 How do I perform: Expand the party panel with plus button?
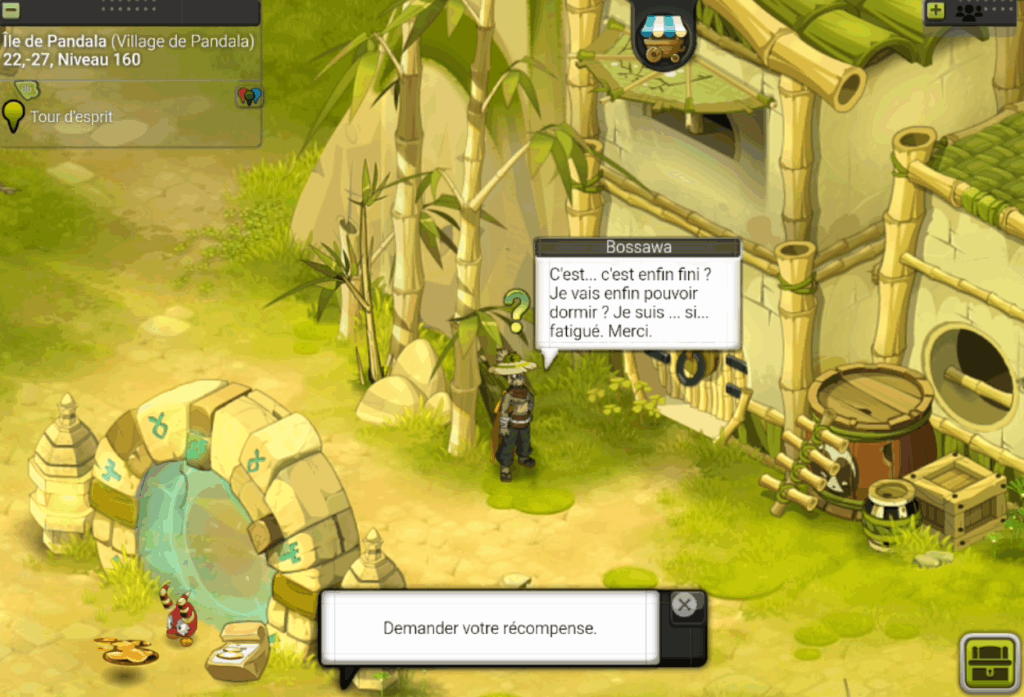point(935,11)
